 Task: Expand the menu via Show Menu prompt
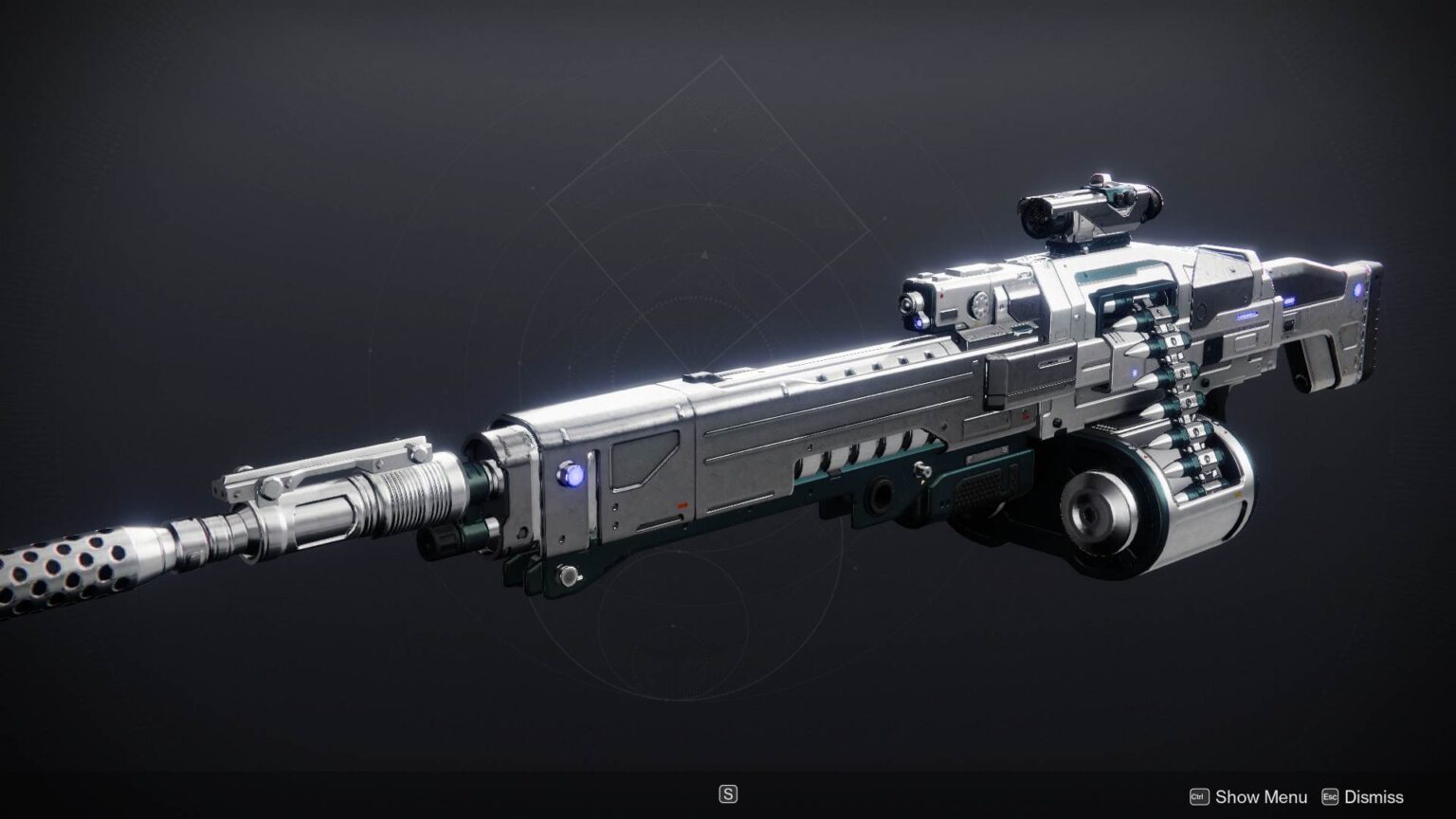[x=1261, y=796]
